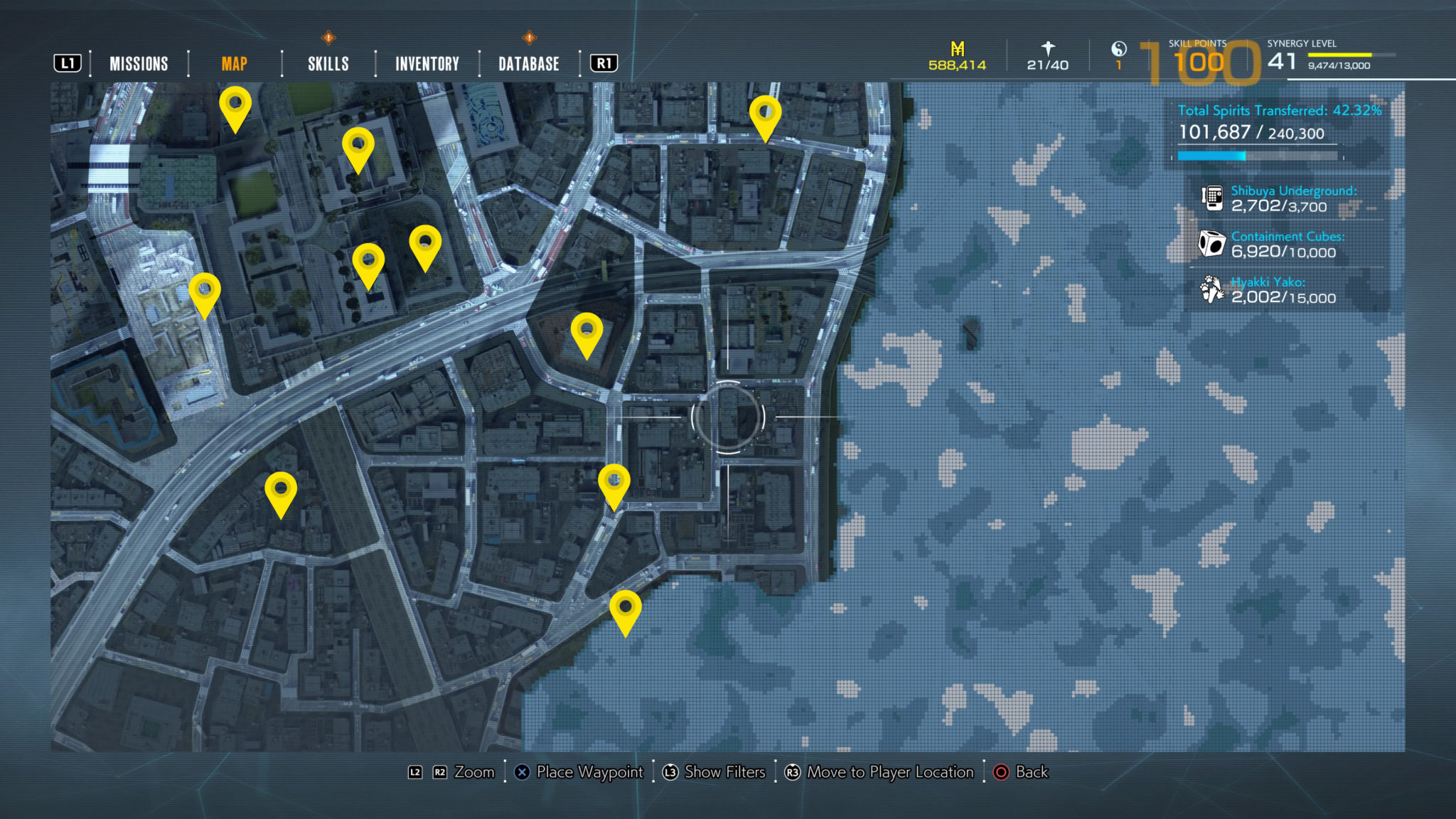The height and width of the screenshot is (819, 1456).
Task: Select the circle Back button
Action: coord(1003,772)
